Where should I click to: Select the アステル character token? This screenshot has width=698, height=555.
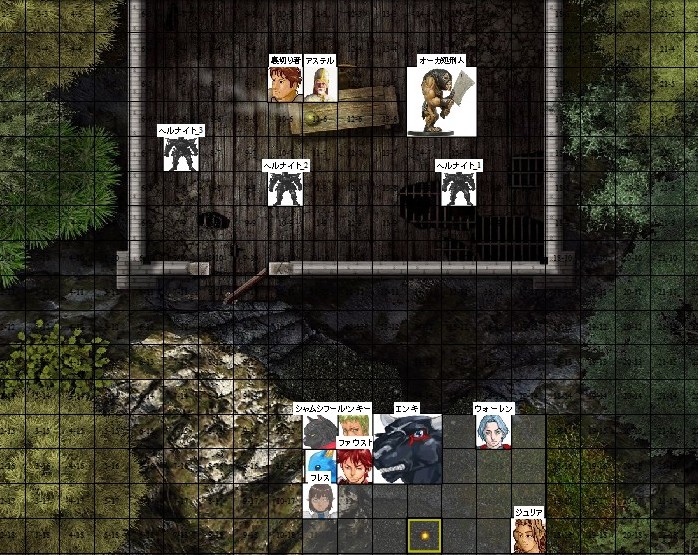(x=320, y=84)
